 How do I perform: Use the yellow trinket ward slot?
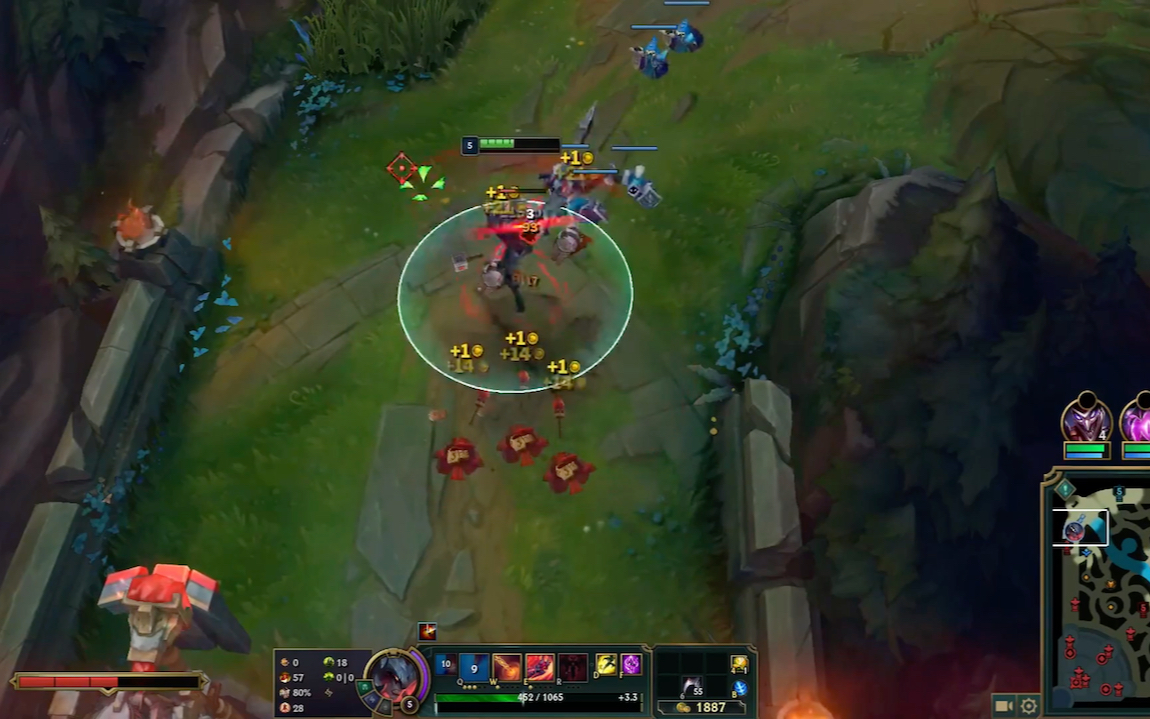(x=739, y=664)
